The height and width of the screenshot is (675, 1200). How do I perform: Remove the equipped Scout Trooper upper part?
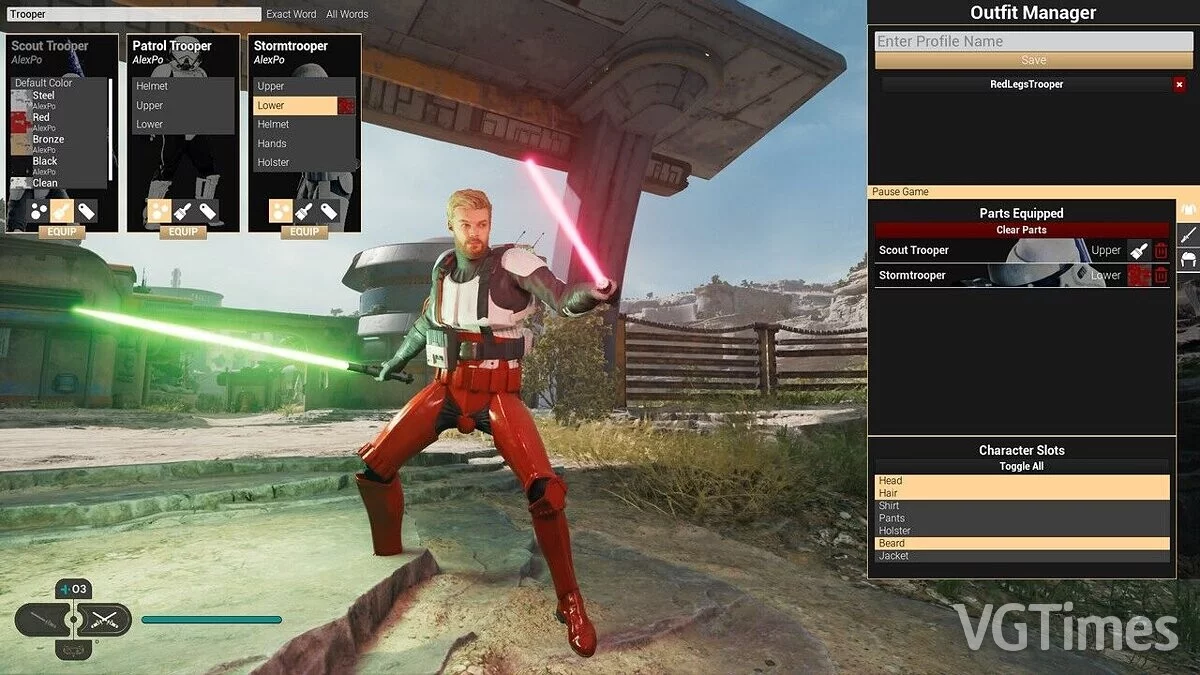coord(1161,250)
